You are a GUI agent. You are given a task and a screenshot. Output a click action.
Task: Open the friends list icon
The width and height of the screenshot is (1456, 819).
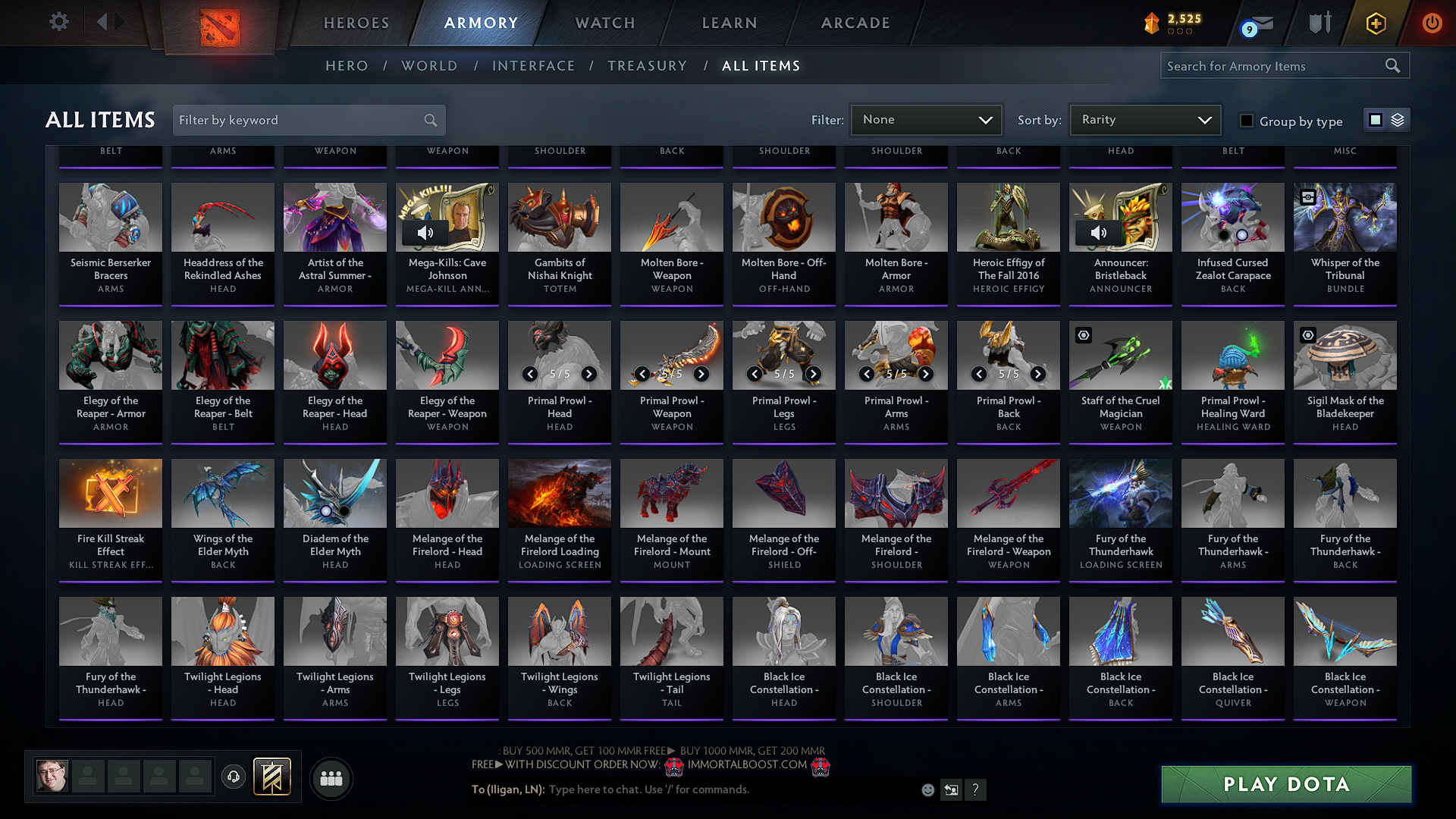[331, 777]
